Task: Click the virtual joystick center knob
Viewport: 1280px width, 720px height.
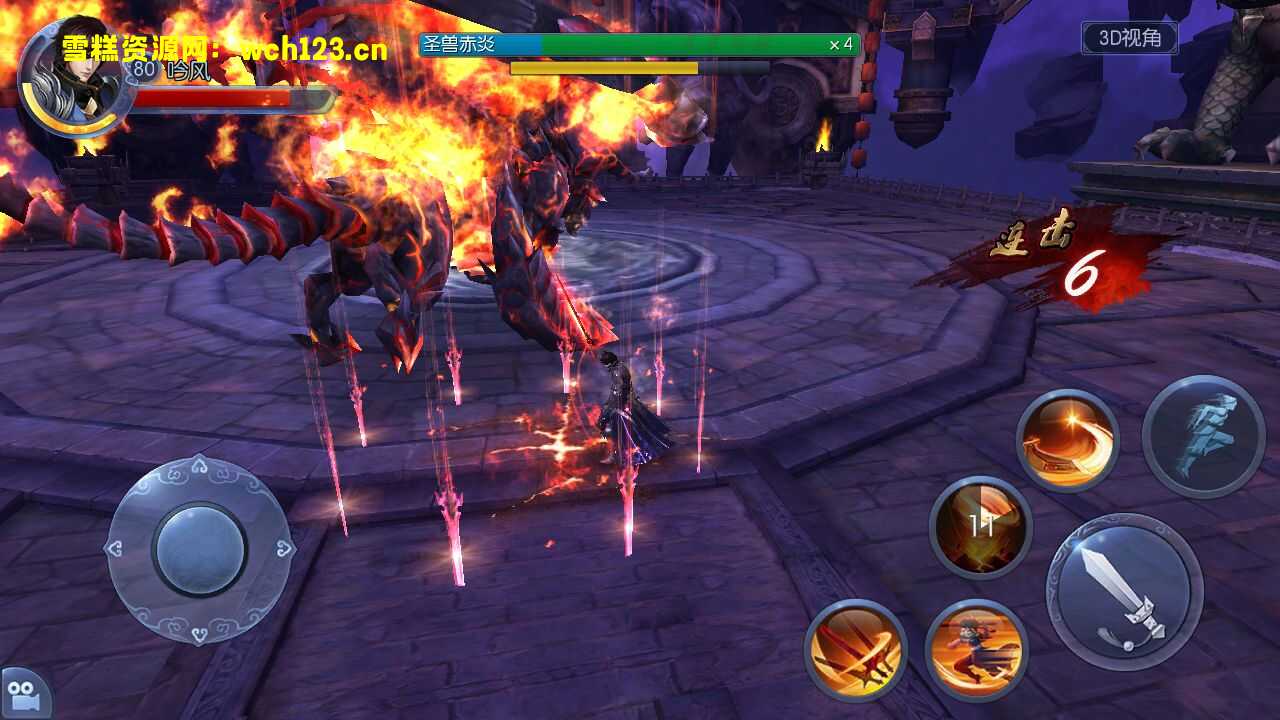Action: point(200,550)
